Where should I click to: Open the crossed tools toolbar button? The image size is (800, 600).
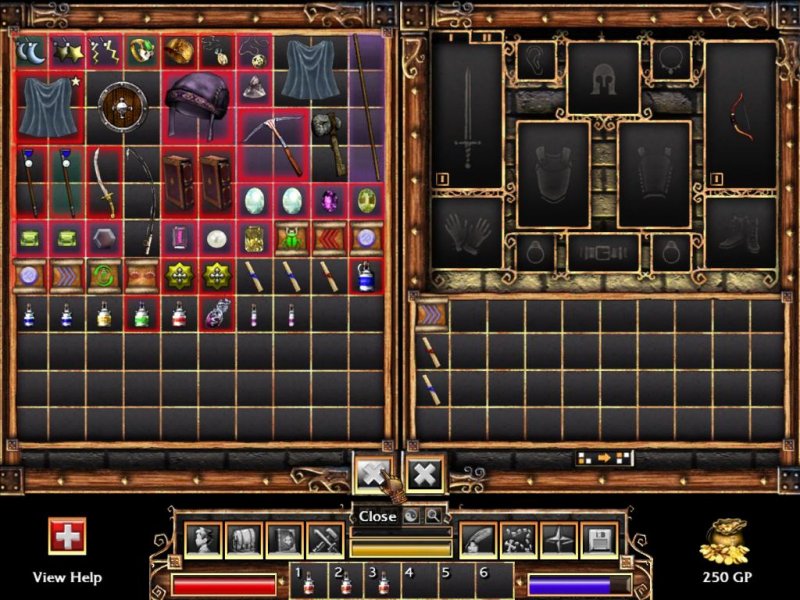(325, 540)
